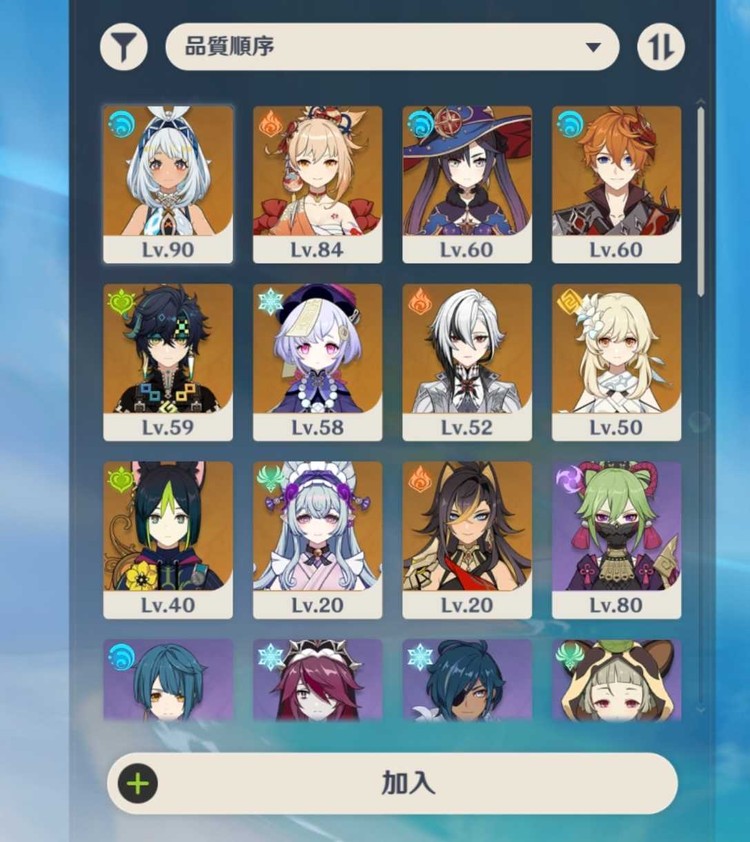The image size is (750, 842).
Task: Select the Lv.52 Pyro character card
Action: 467,361
